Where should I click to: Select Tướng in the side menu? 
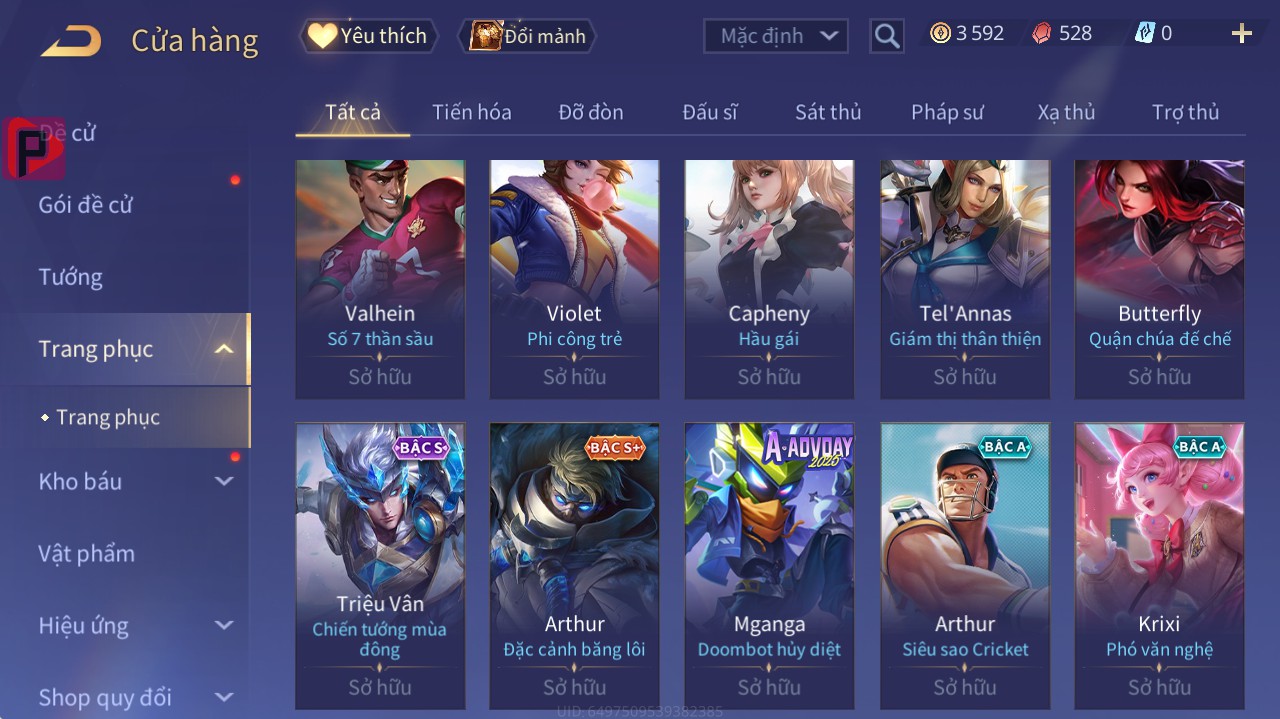(x=71, y=277)
